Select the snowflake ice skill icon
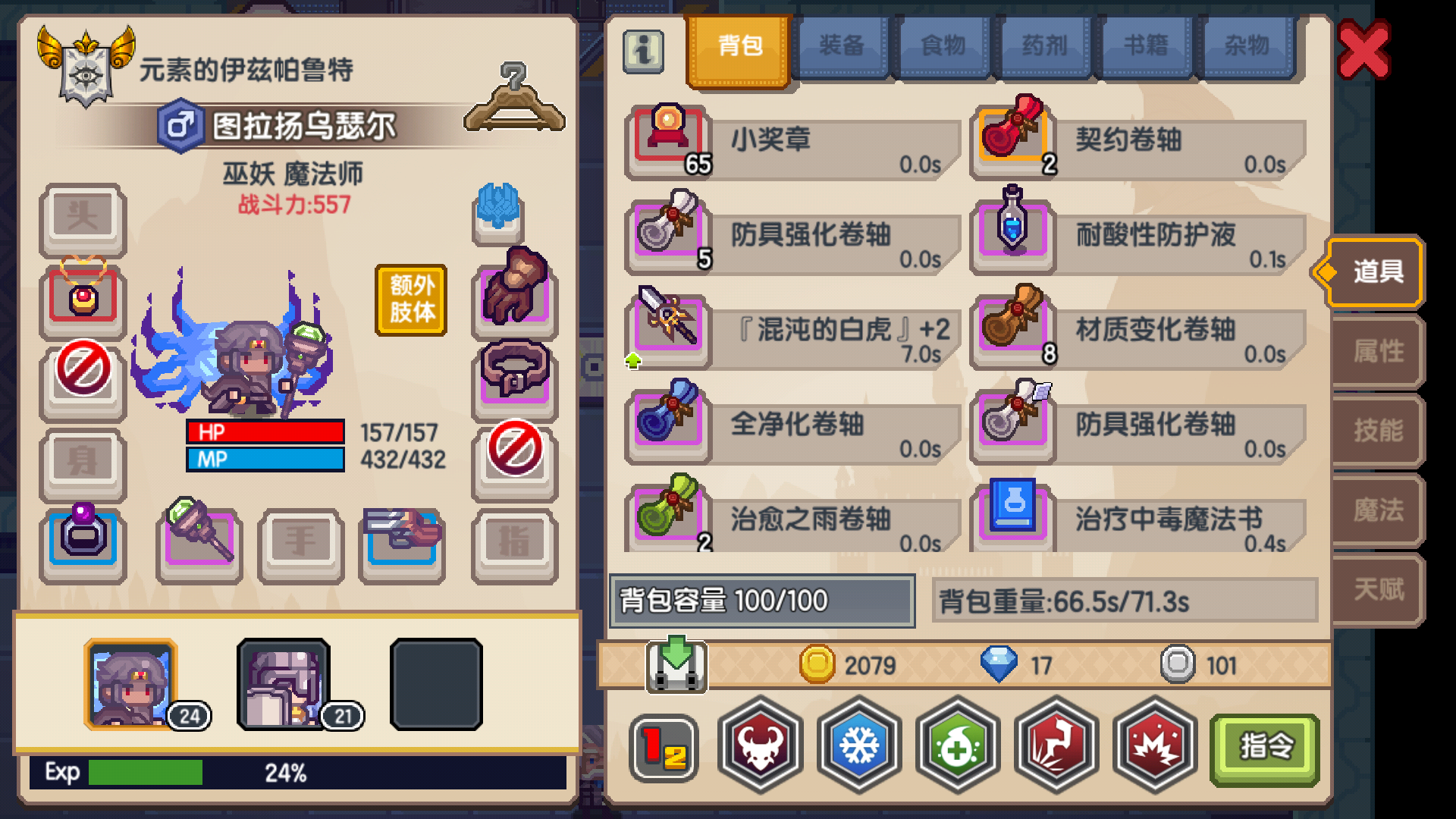The image size is (1456, 819). pyautogui.click(x=858, y=747)
